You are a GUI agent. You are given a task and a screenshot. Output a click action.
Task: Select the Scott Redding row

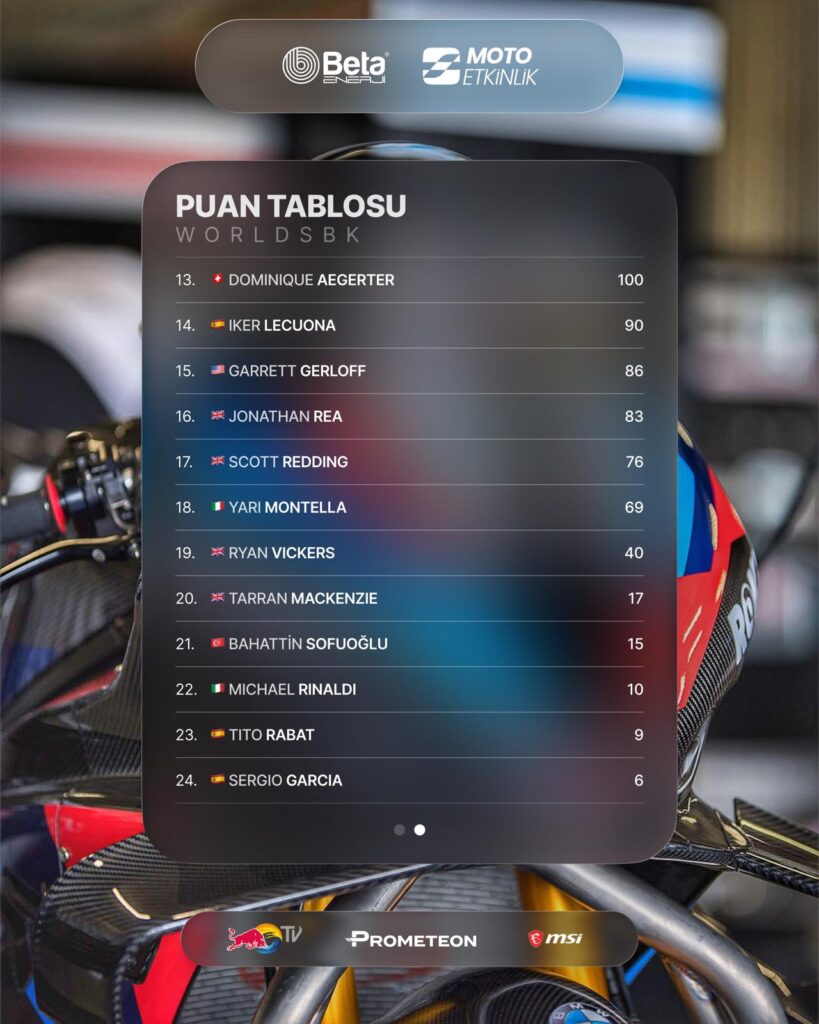409,462
